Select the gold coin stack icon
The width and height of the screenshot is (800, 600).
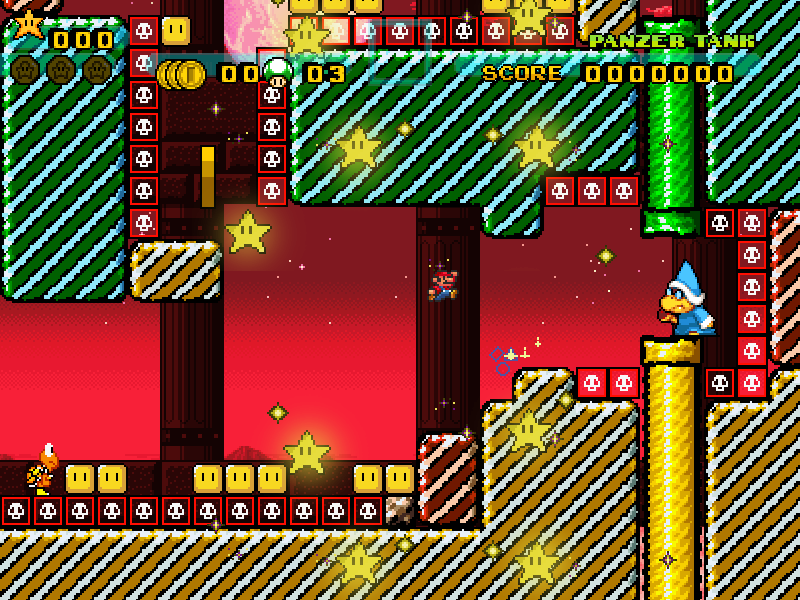pos(182,73)
